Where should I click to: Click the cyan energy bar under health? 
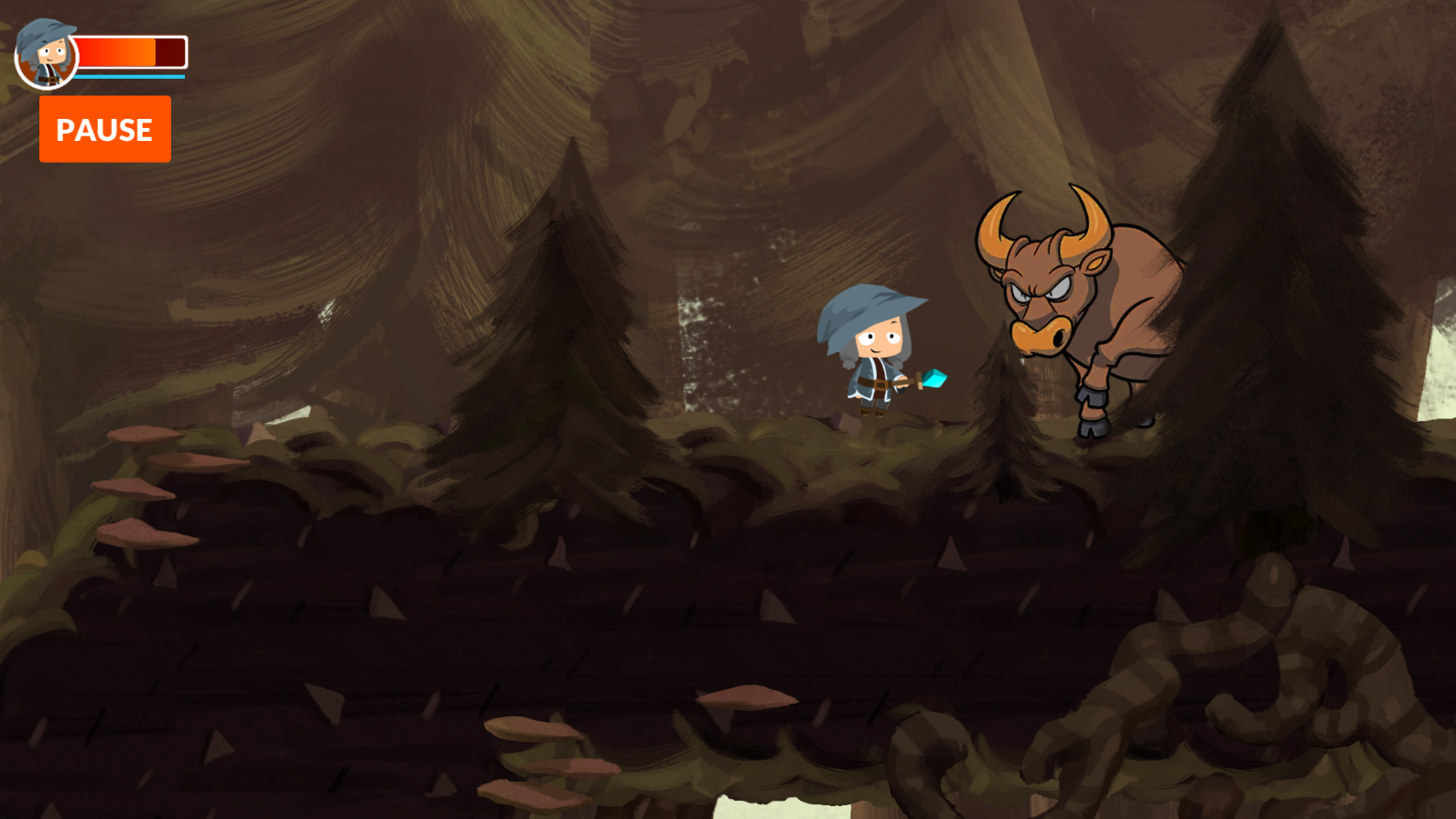tap(128, 78)
